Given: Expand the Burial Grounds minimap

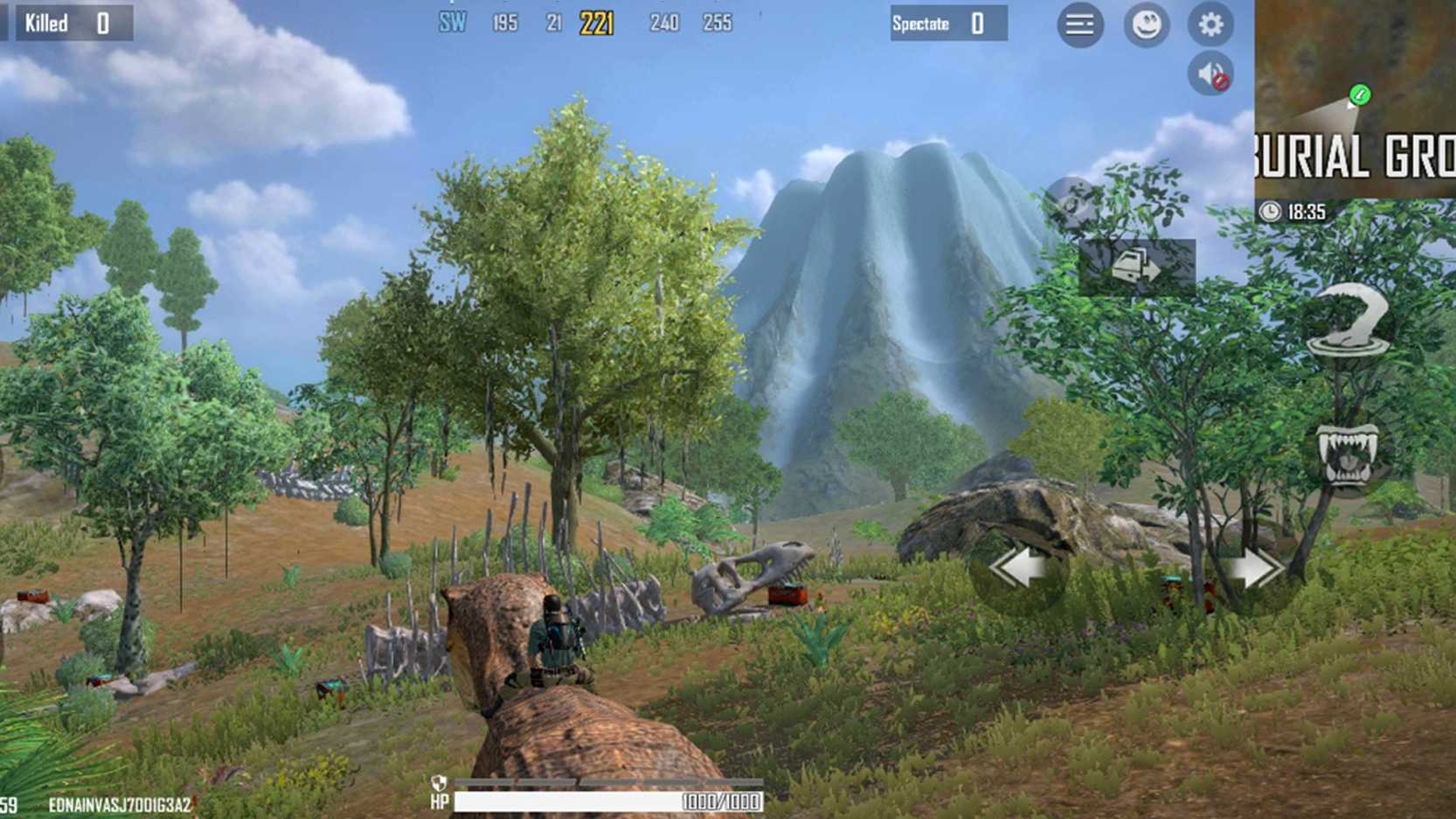Looking at the screenshot, I should 1355,98.
